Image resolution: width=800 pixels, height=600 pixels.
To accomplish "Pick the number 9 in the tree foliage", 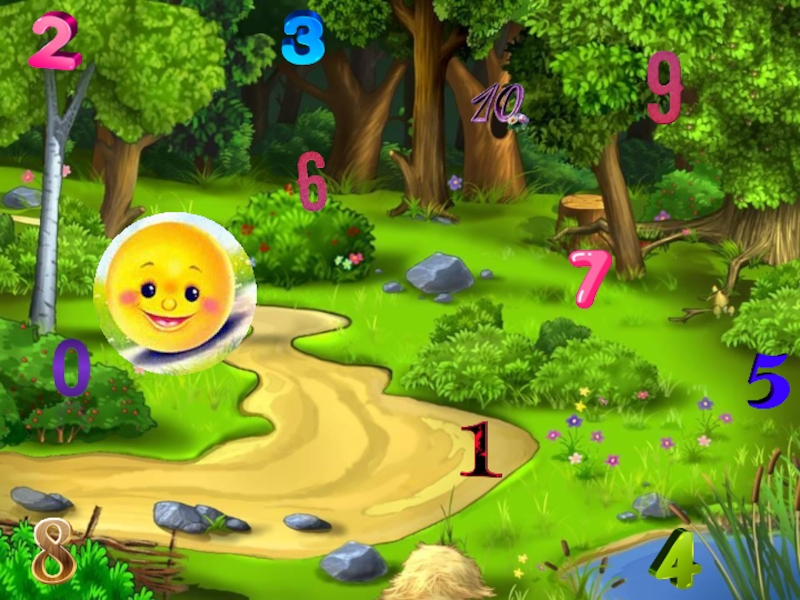I will pyautogui.click(x=664, y=87).
